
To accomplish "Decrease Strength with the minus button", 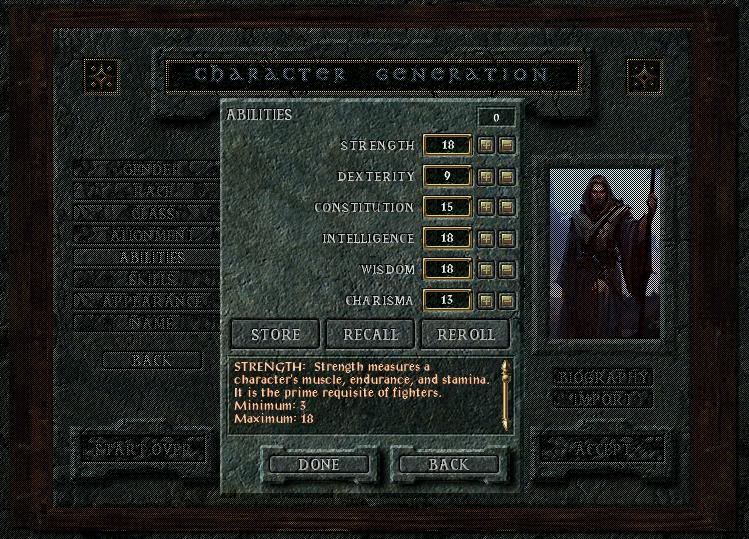I will pos(506,146).
